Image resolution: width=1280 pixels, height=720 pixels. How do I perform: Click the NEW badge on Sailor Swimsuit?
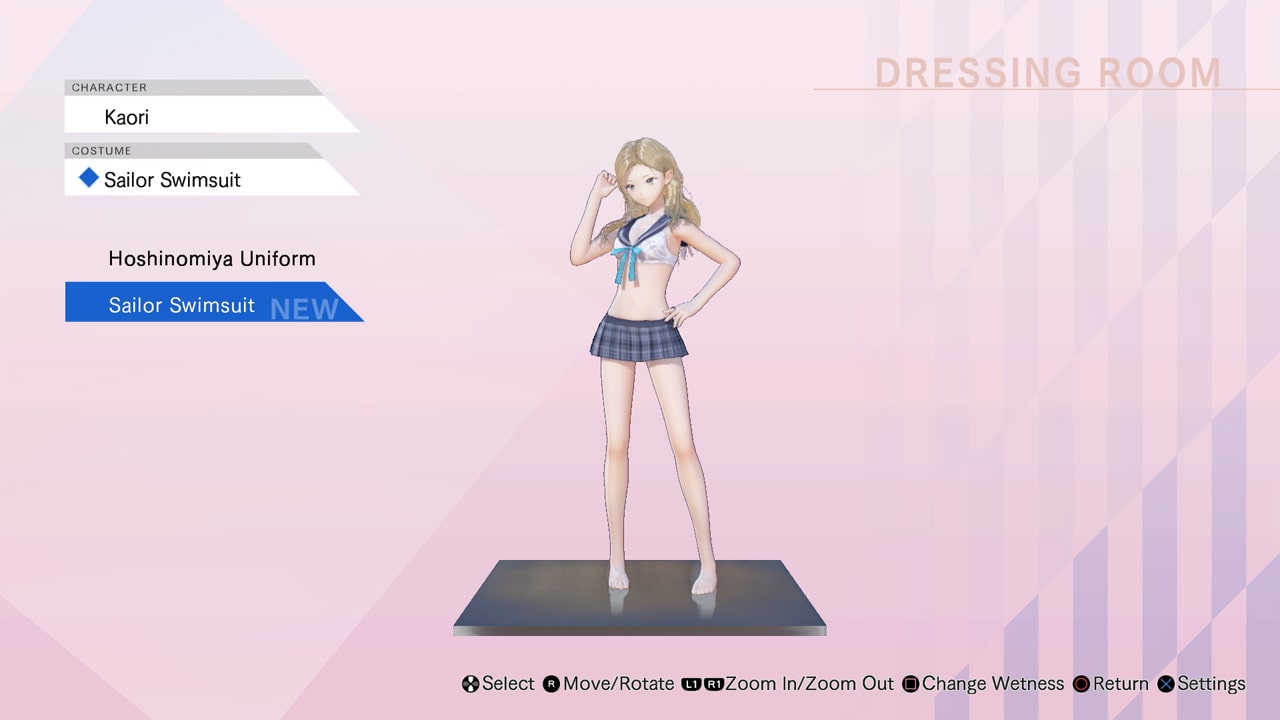303,308
